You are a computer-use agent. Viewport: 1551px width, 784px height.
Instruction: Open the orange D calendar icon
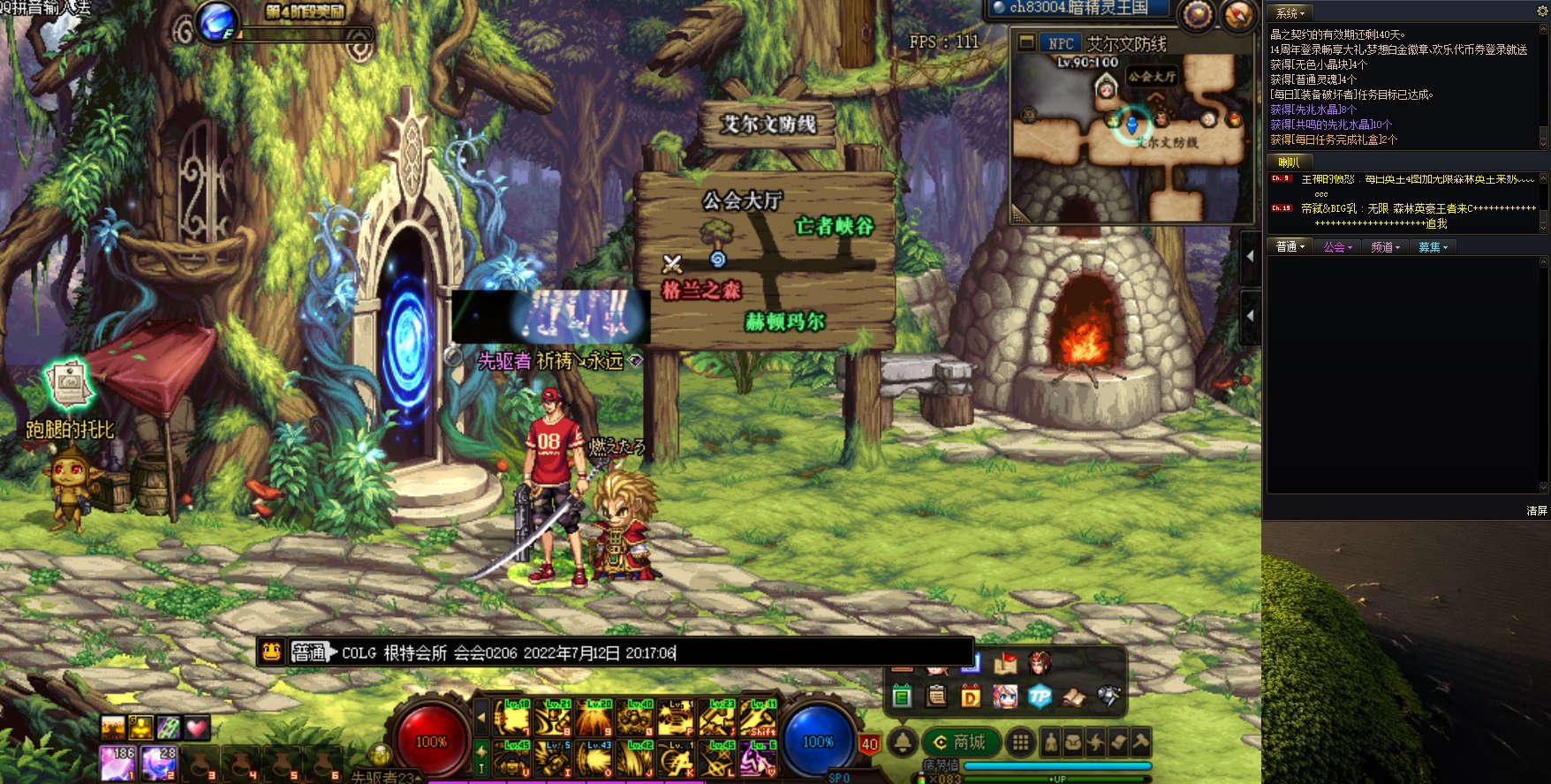[x=971, y=697]
